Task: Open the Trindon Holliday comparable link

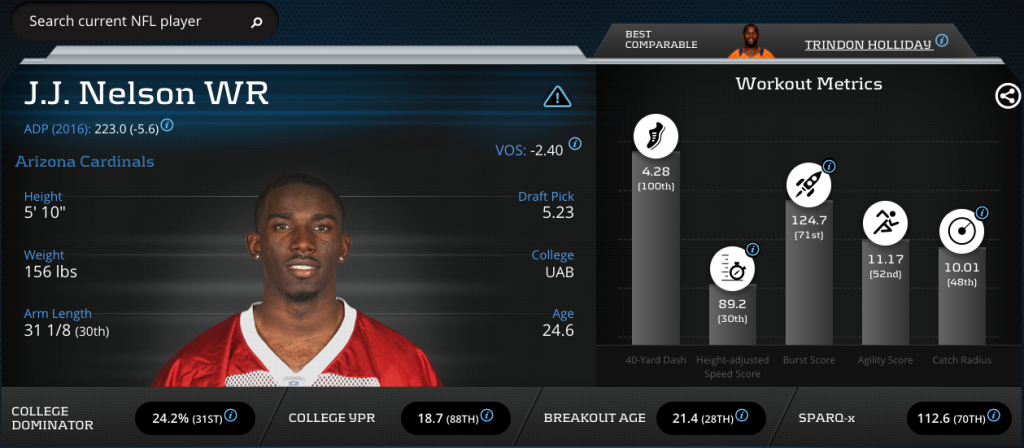Action: 868,43
